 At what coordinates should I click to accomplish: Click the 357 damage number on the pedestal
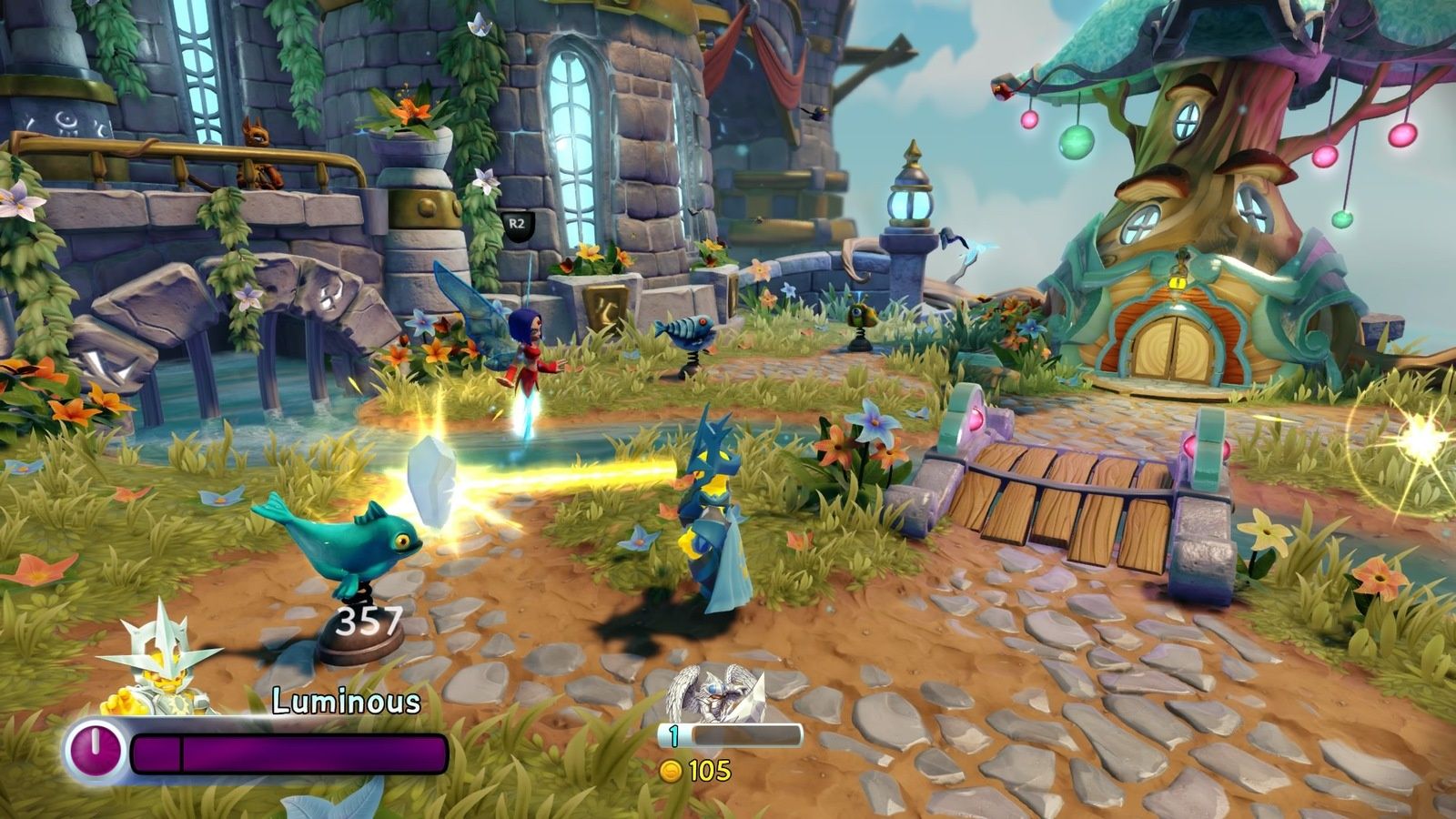click(x=368, y=622)
